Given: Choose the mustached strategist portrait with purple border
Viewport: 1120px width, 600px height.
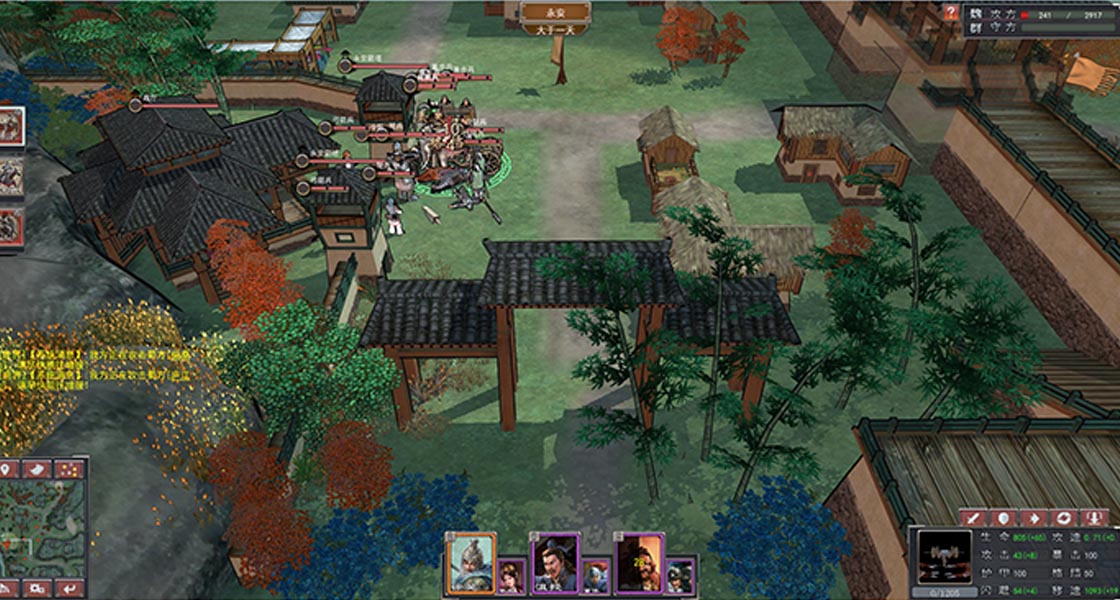Looking at the screenshot, I should click(x=554, y=558).
